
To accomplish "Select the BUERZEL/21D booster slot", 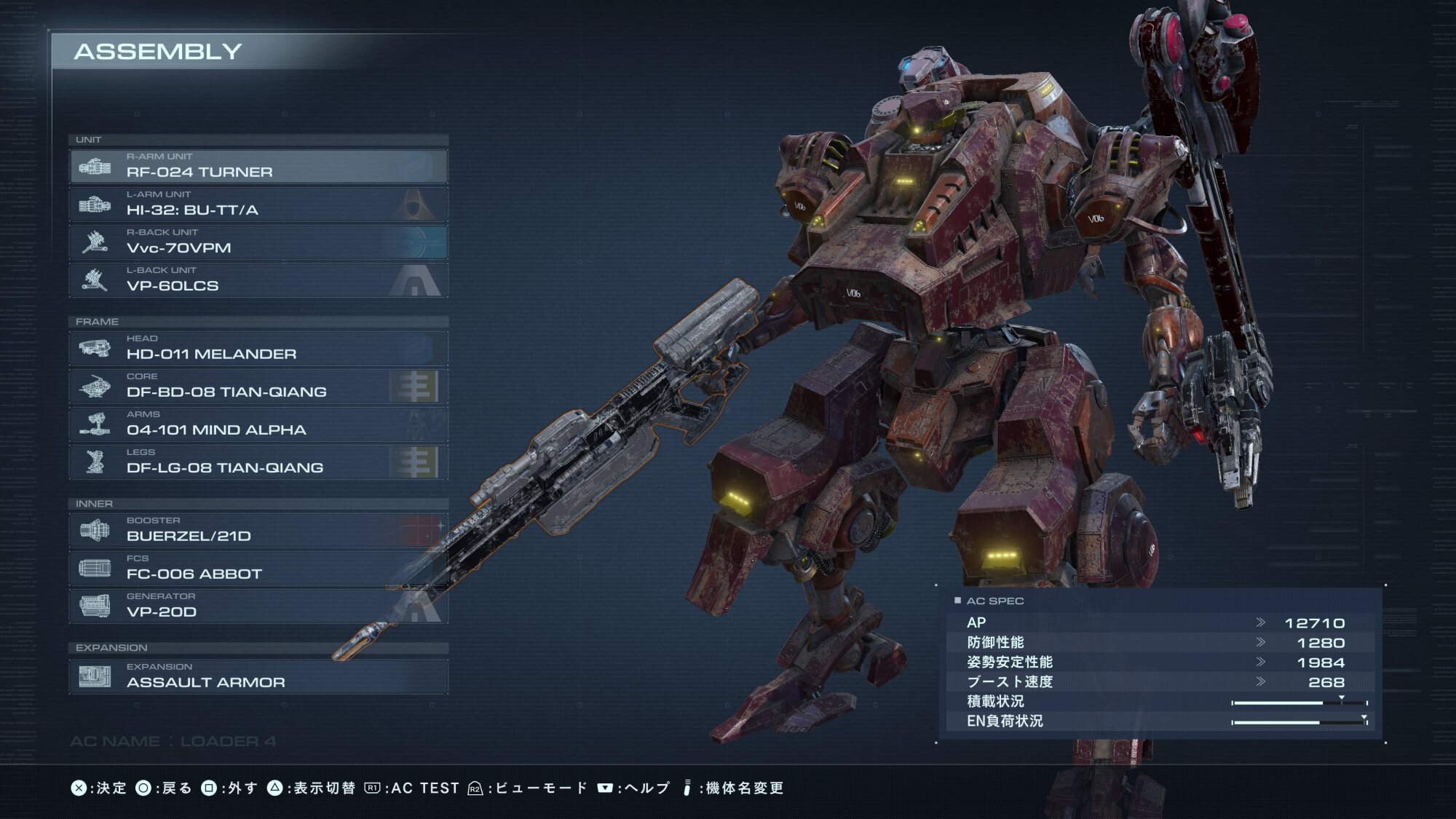I will [x=258, y=531].
